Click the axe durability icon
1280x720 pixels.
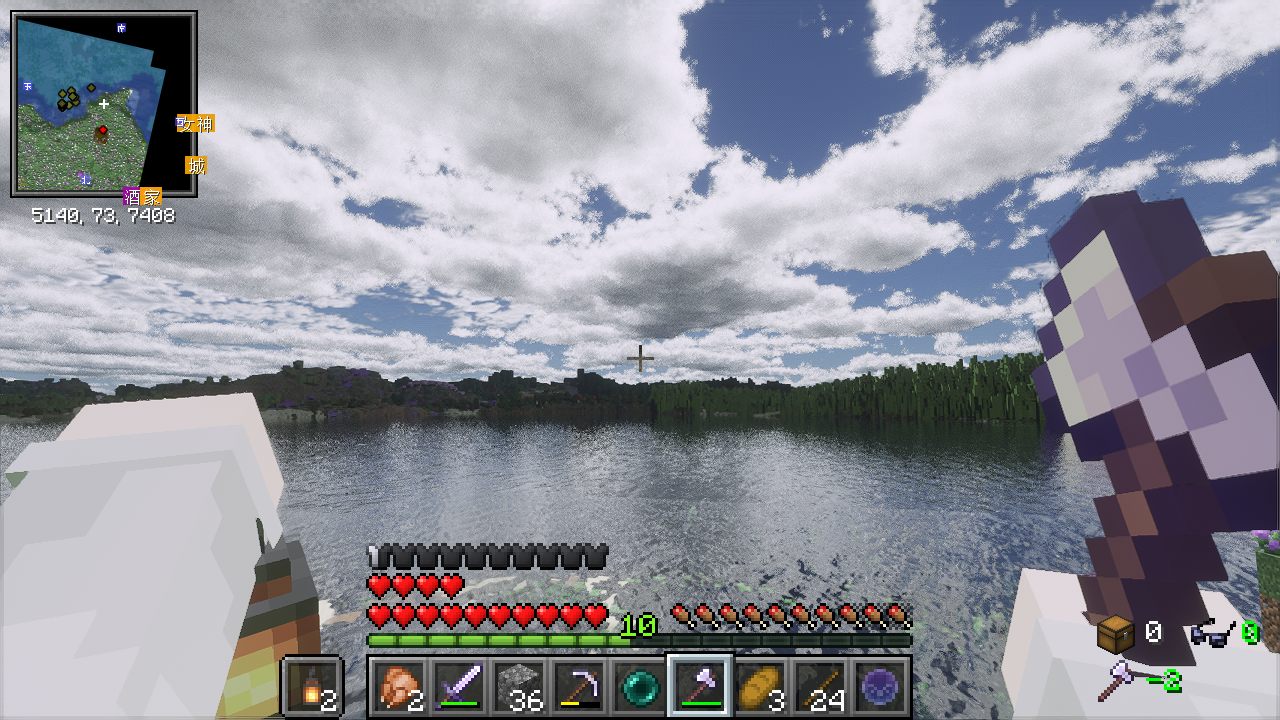pos(1117,681)
